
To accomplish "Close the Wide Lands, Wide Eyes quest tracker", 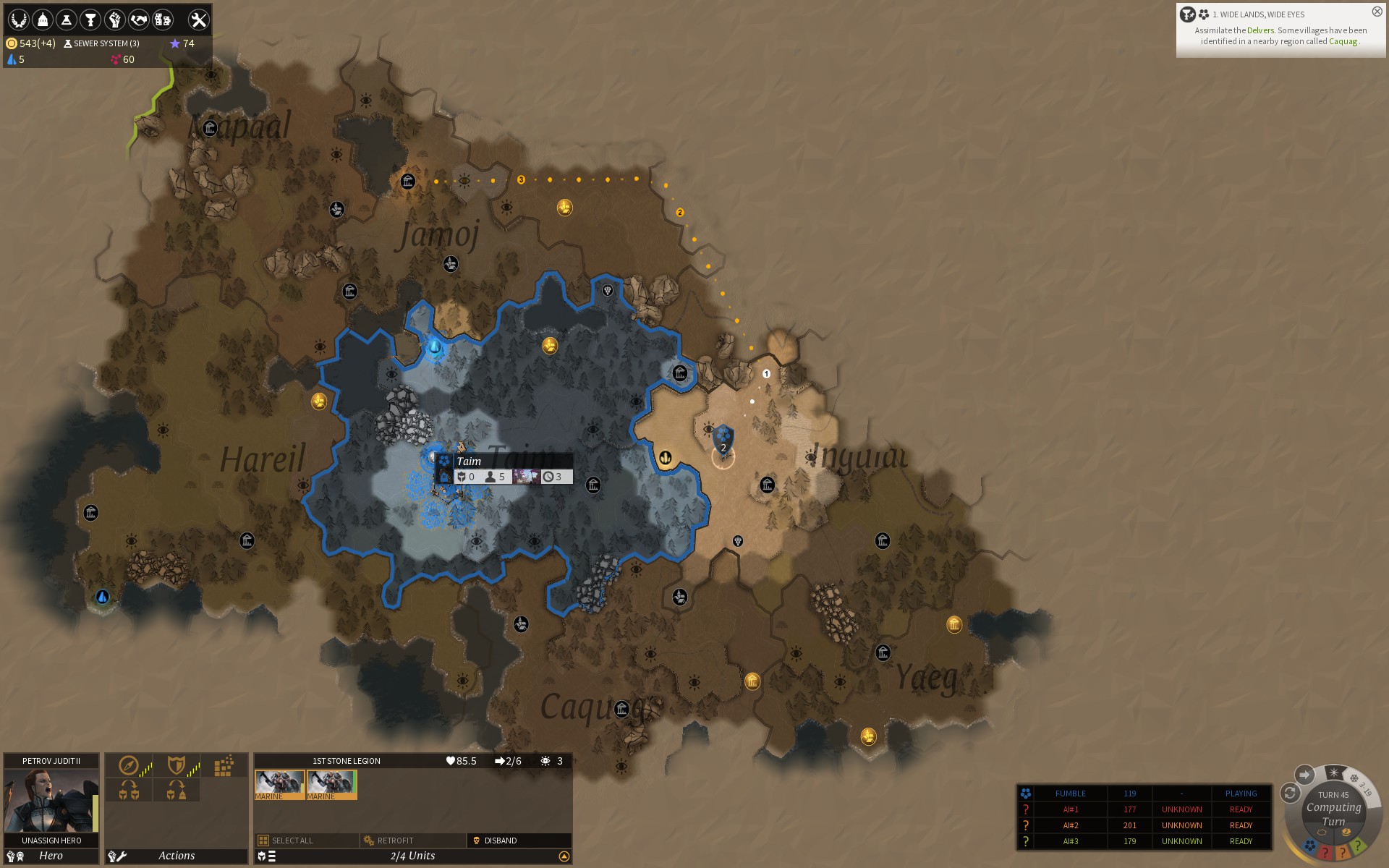I will tap(1377, 12).
